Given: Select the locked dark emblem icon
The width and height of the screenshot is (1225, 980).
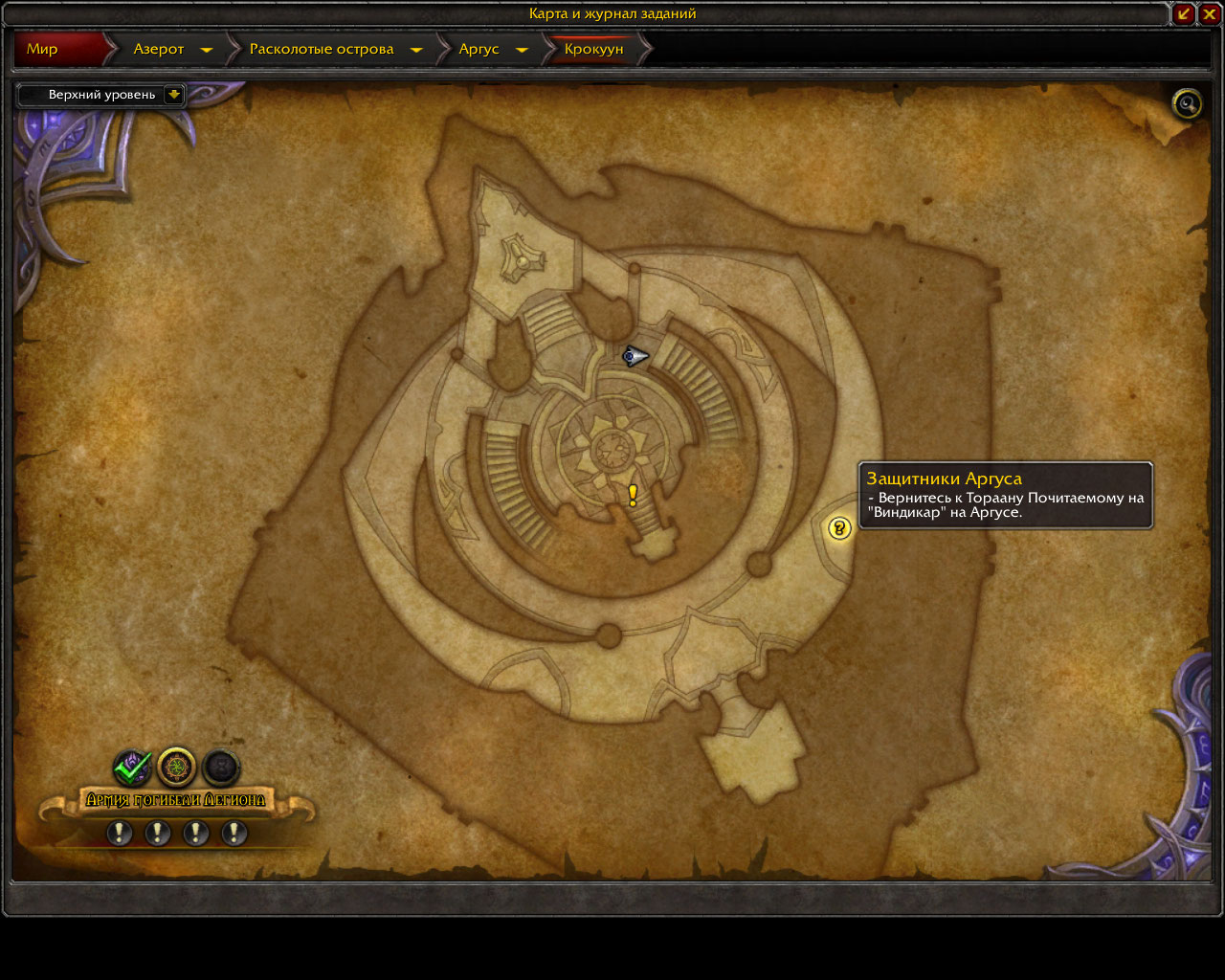Looking at the screenshot, I should click(221, 768).
